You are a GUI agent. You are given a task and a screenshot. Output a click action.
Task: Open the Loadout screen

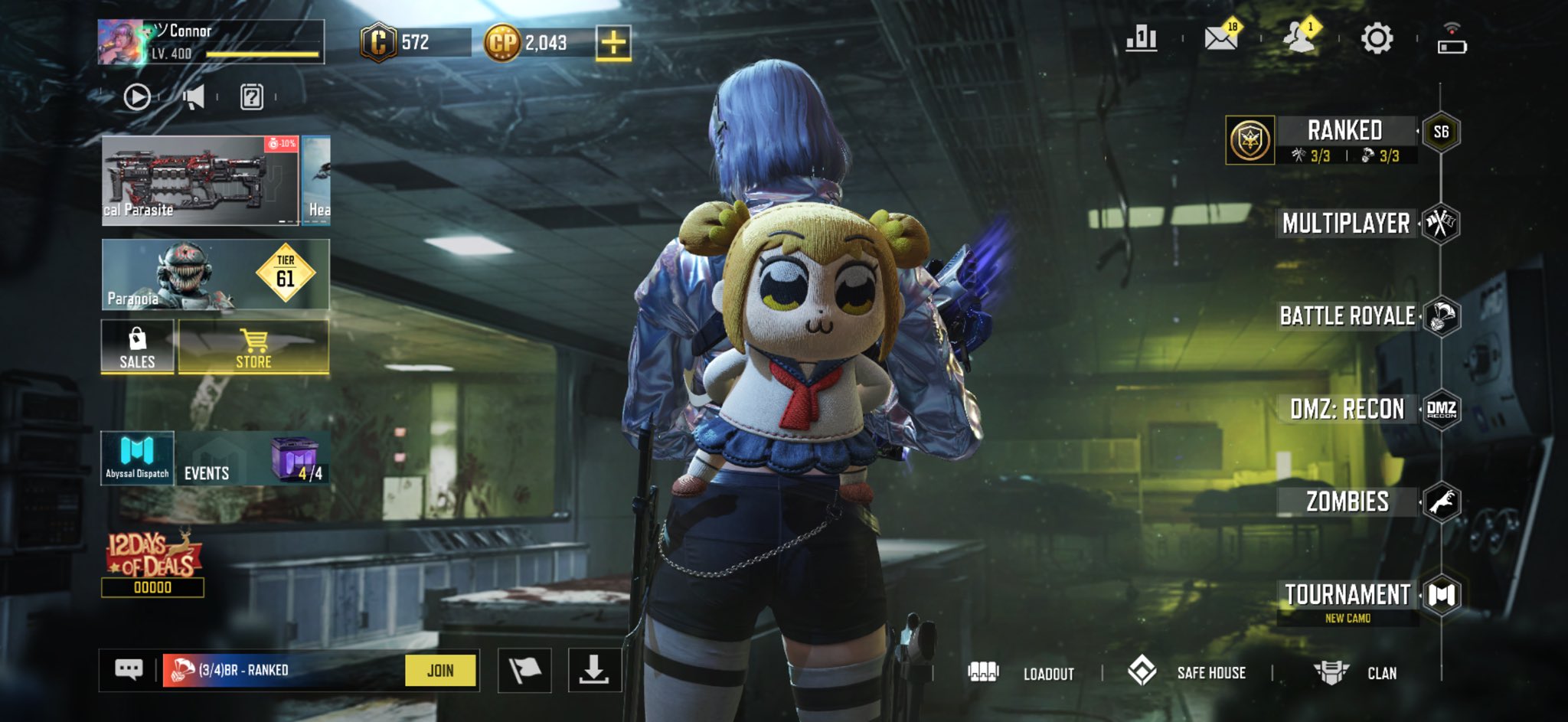pyautogui.click(x=1022, y=673)
